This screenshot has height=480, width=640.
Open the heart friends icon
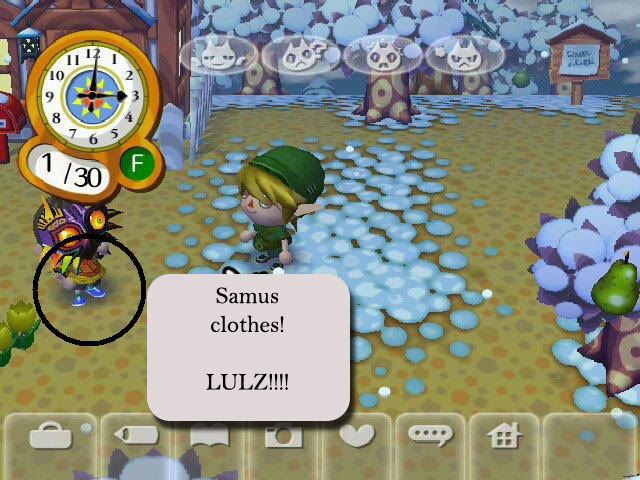[357, 437]
